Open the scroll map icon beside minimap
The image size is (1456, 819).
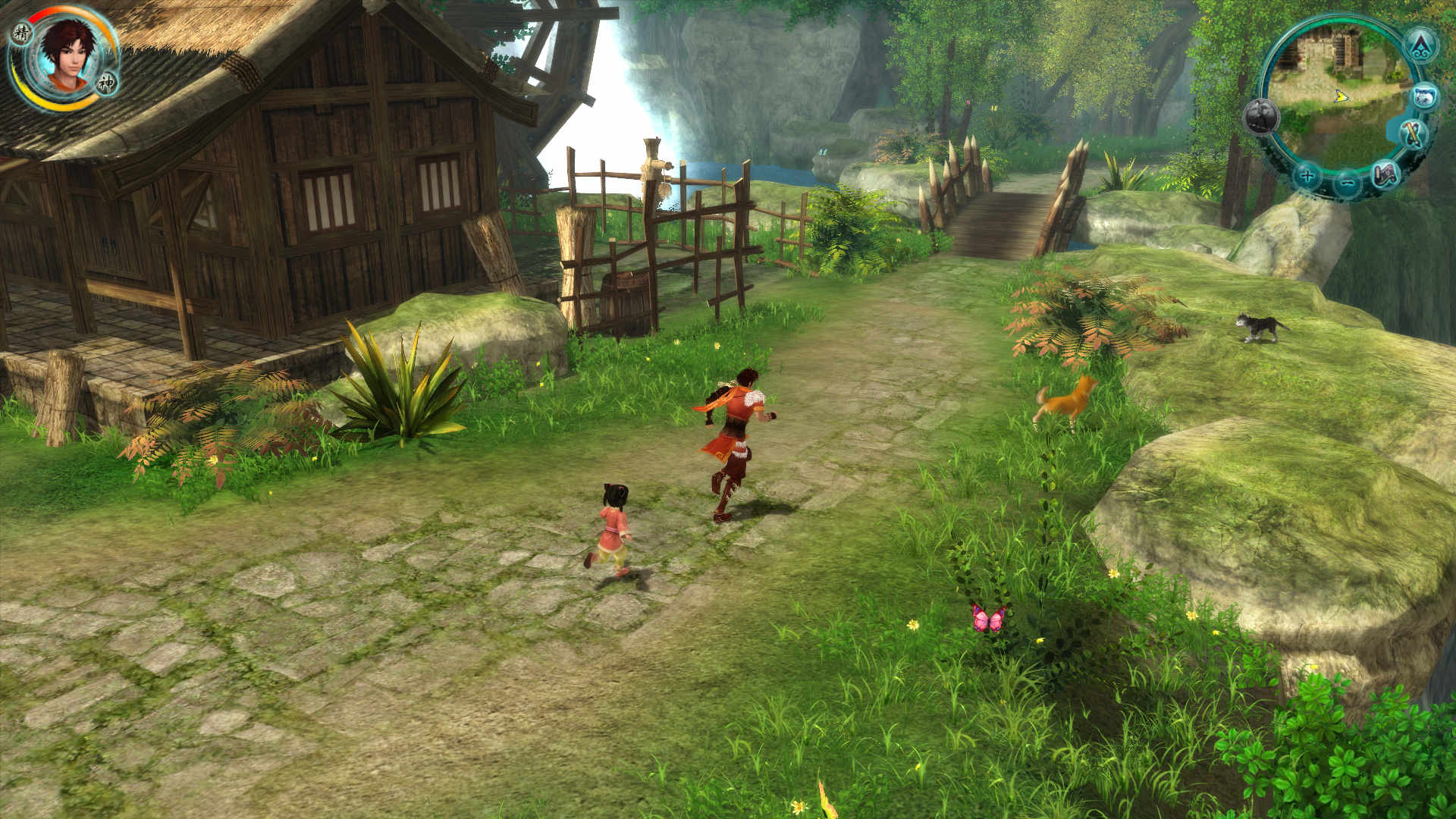[1386, 176]
